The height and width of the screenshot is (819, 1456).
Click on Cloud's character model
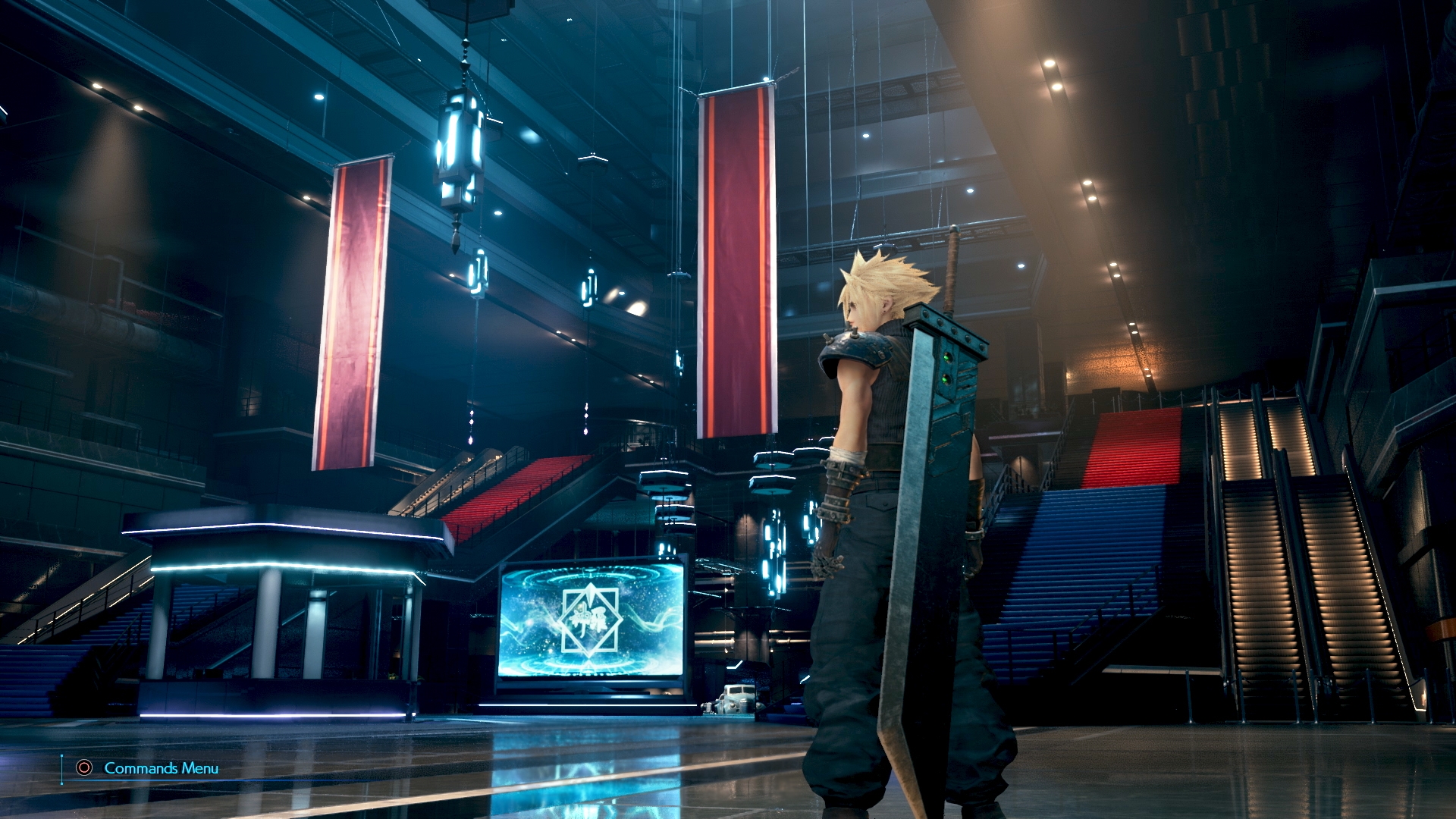tap(872, 531)
